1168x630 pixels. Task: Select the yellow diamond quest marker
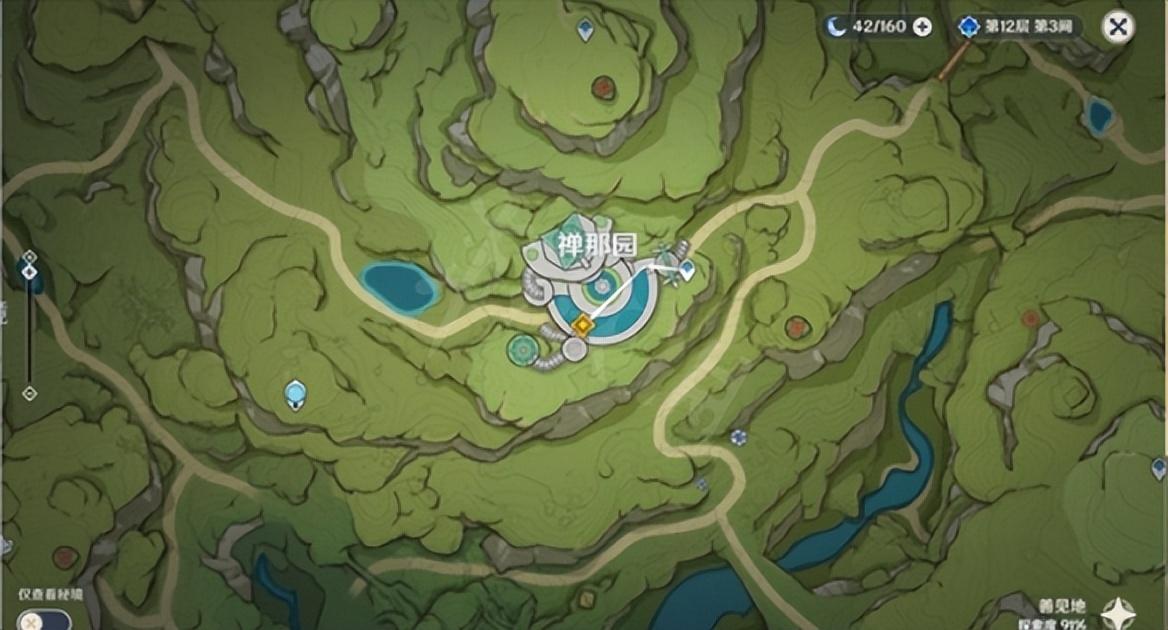click(582, 323)
